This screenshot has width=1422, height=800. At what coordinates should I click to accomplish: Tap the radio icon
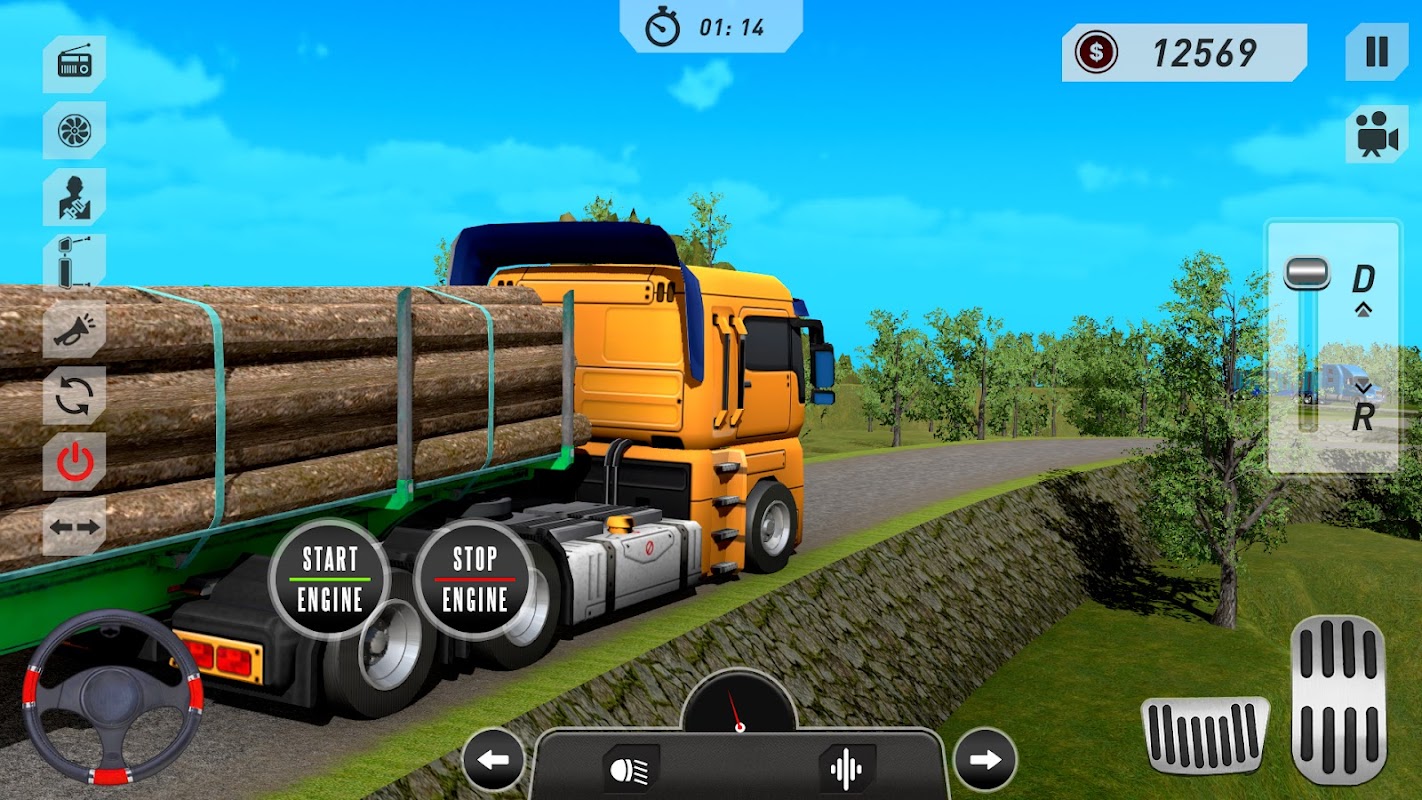click(x=74, y=64)
